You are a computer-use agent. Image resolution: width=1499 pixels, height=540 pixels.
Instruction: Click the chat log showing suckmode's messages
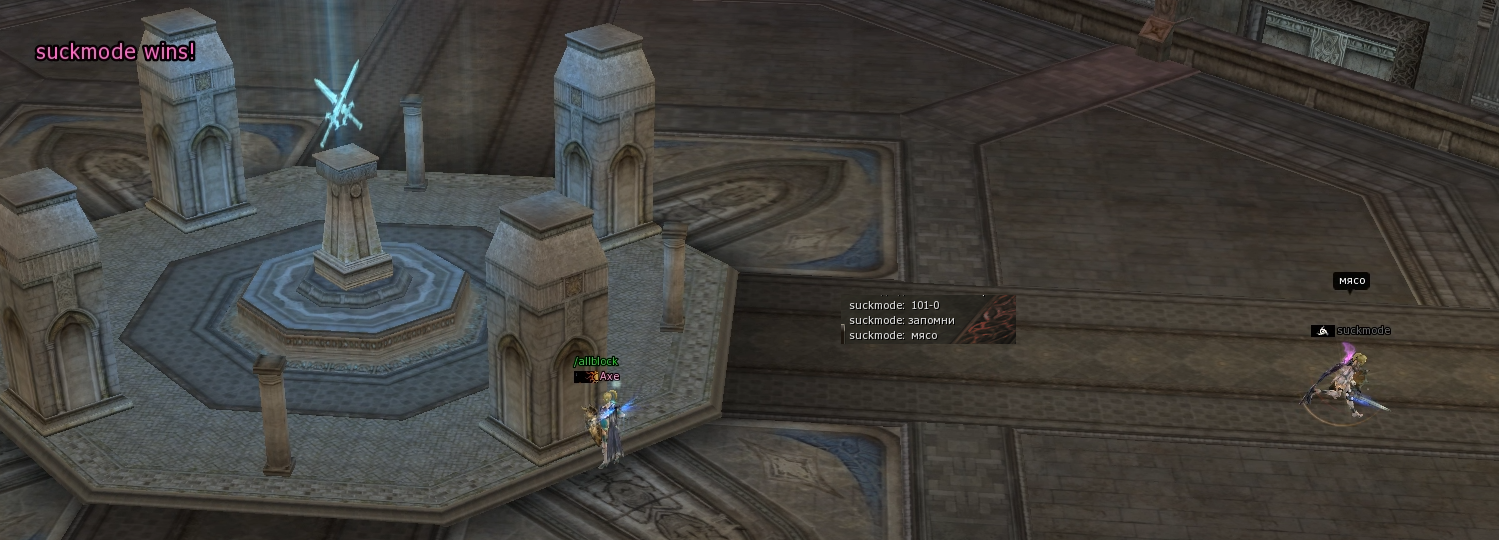pyautogui.click(x=927, y=320)
